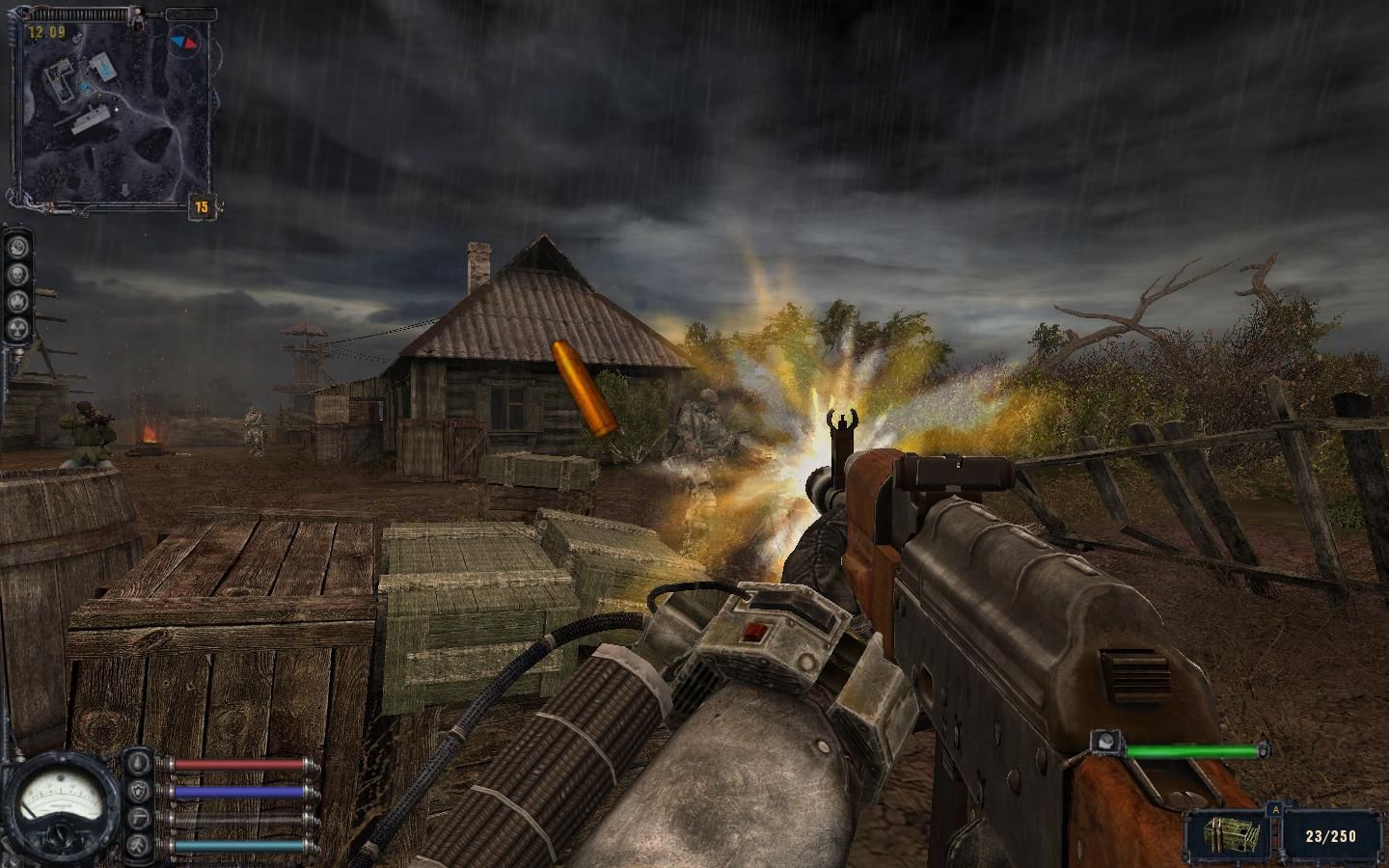The image size is (1389, 868).
Task: Click the running man stamina icon
Action: click(x=141, y=847)
